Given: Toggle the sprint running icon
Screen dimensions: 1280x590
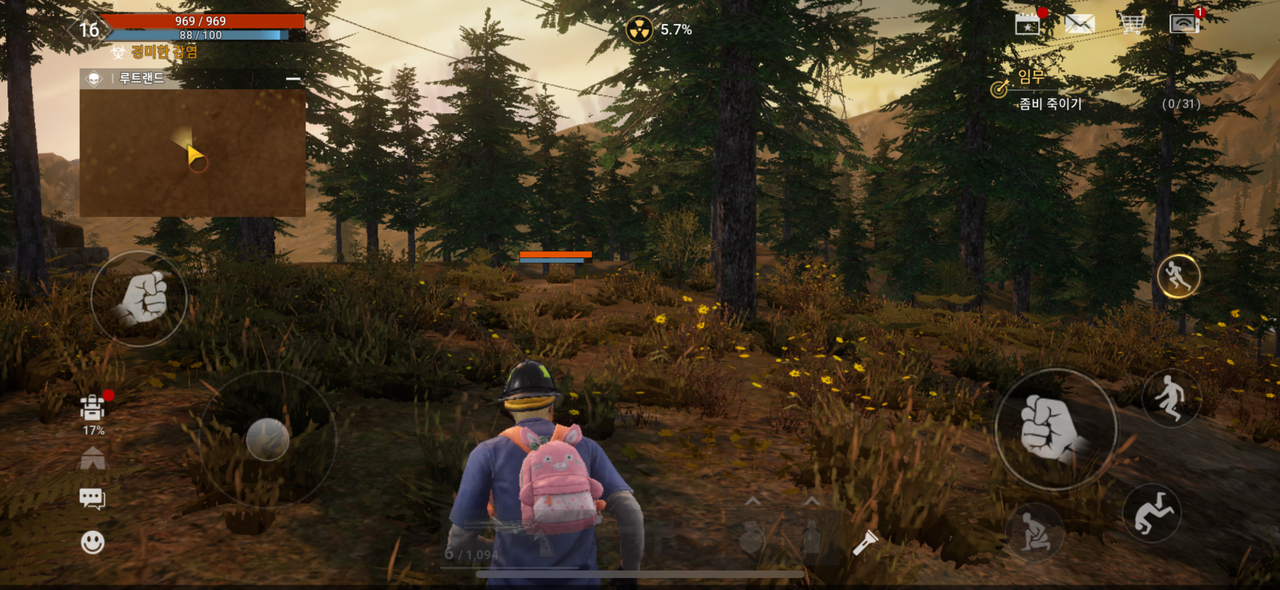Looking at the screenshot, I should pyautogui.click(x=1178, y=277).
